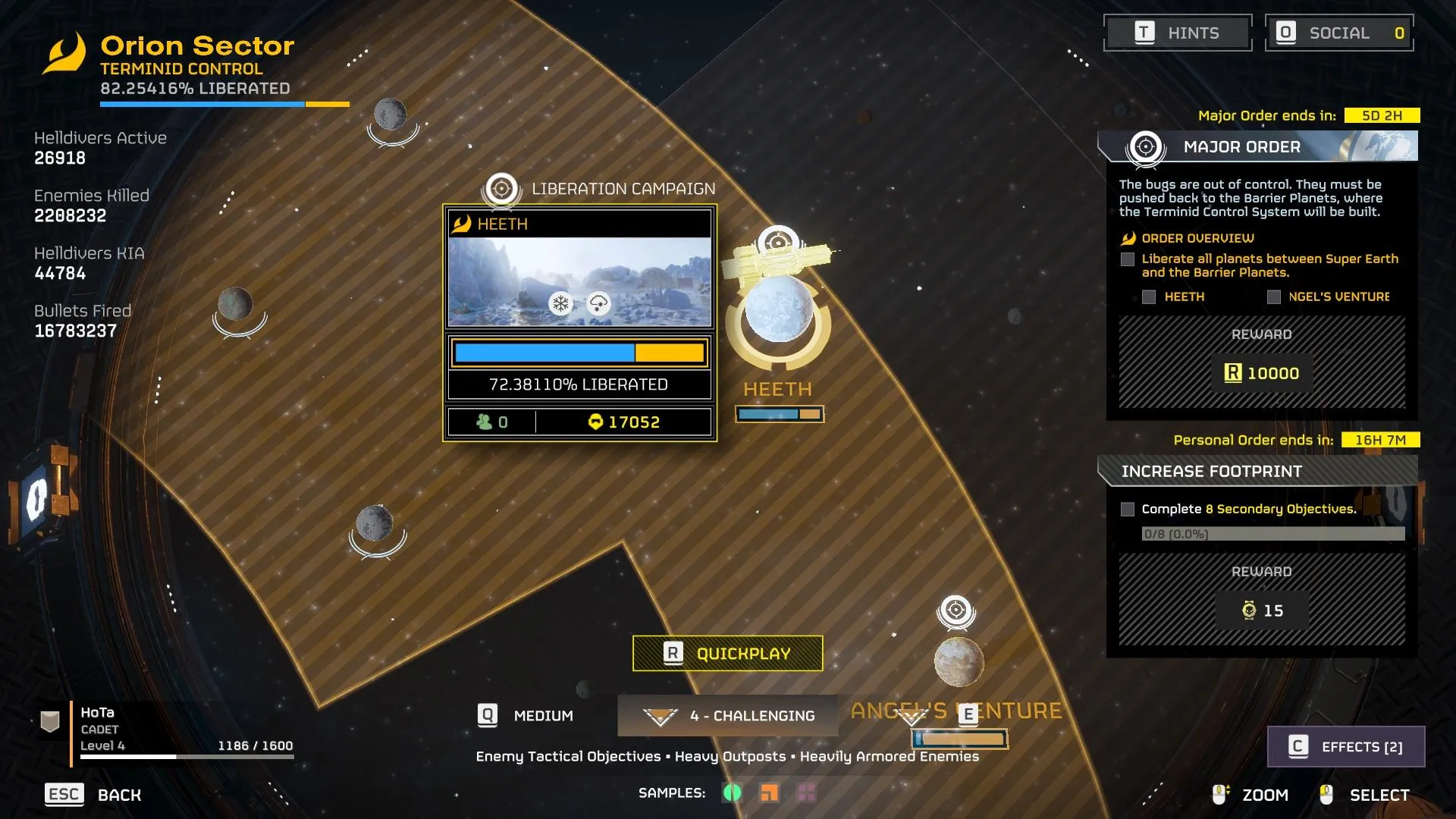Screen dimensions: 1456x819
Task: Select the HoTa player card
Action: (167, 729)
